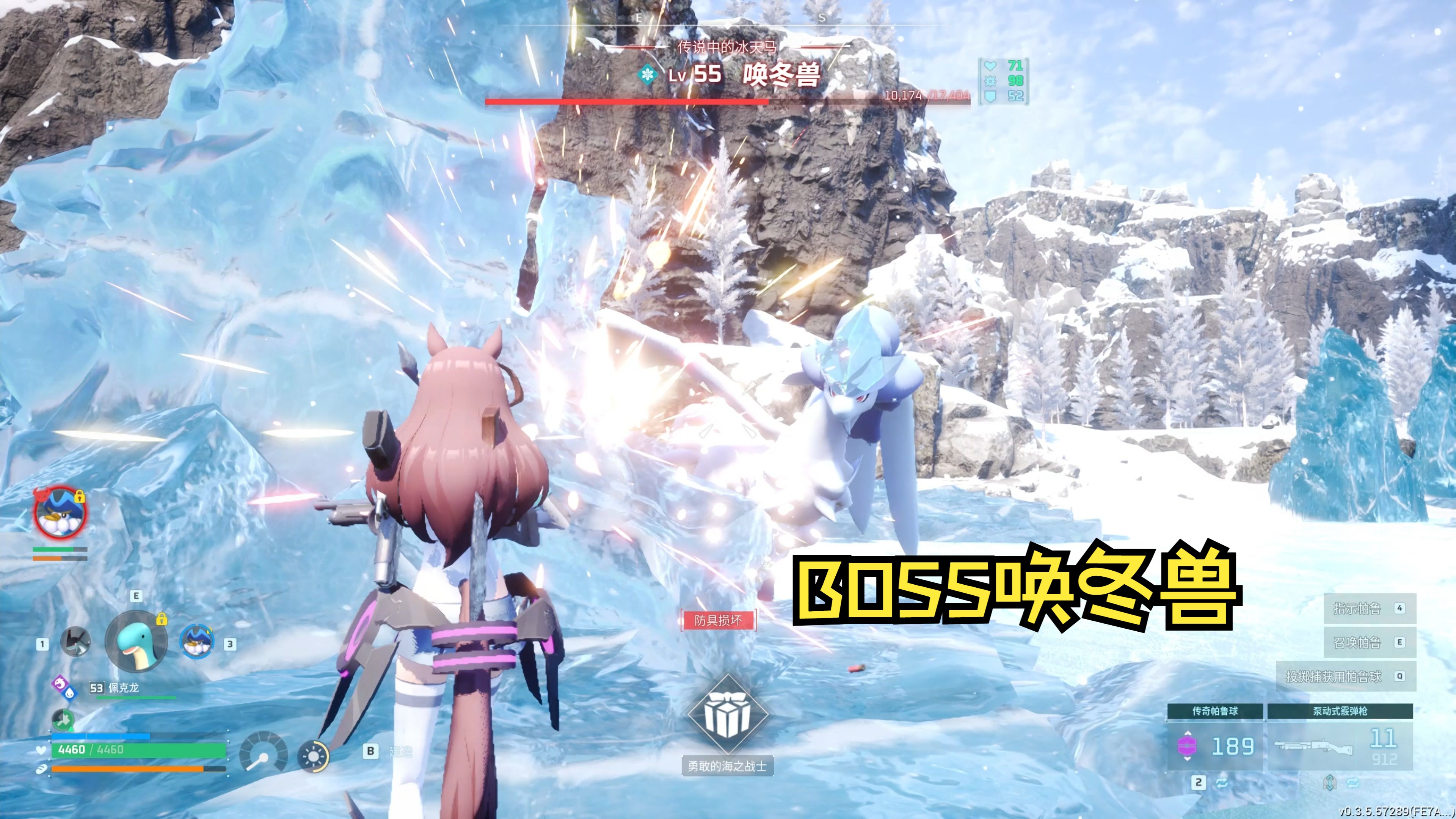Switch to the dark horned pal portrait

click(76, 643)
